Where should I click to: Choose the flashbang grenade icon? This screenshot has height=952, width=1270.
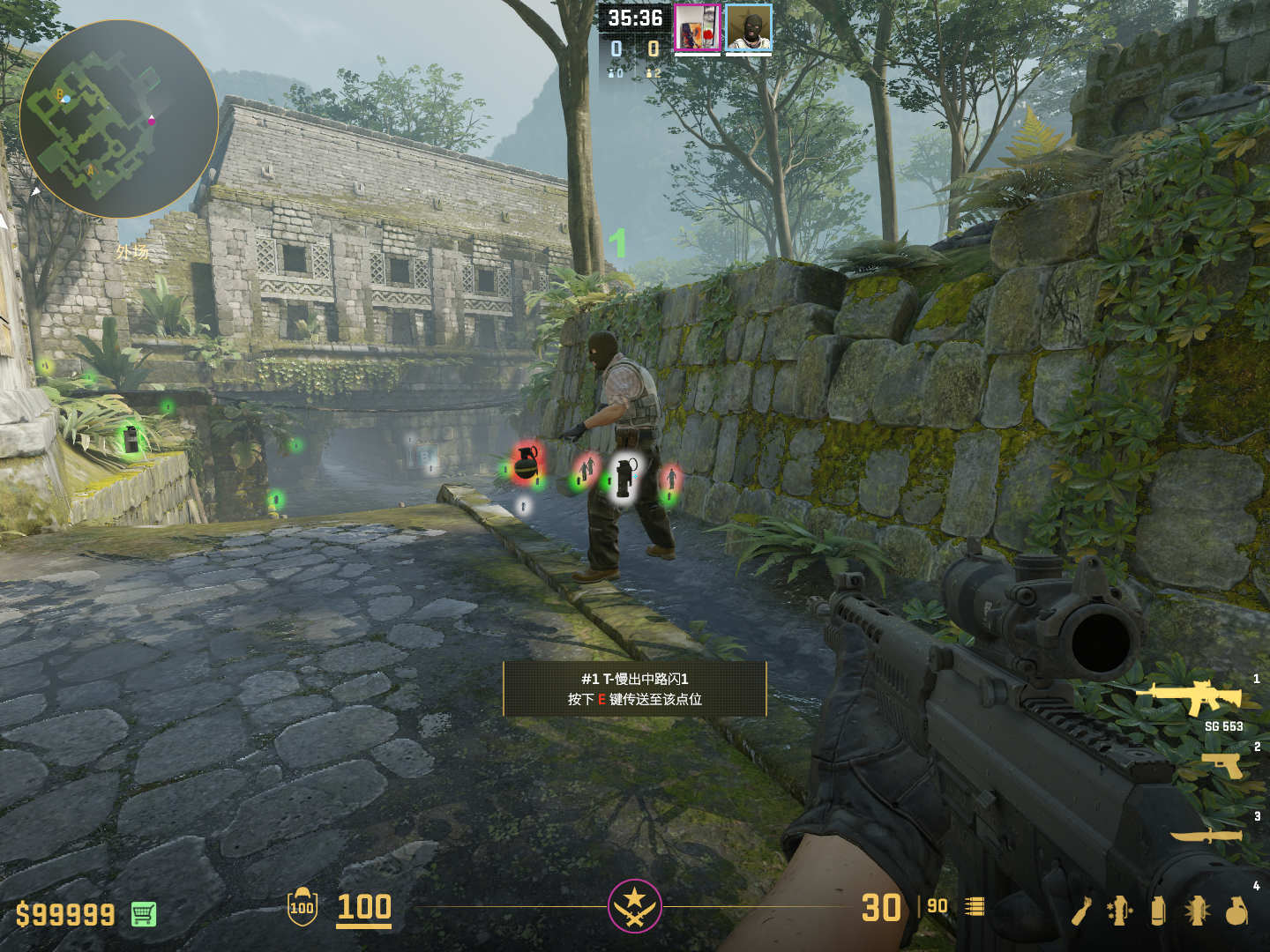pyautogui.click(x=1197, y=911)
